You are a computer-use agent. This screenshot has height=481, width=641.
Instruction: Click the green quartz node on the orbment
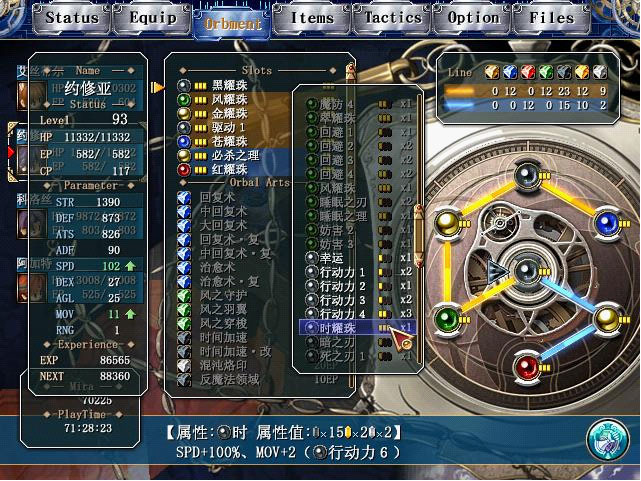[x=451, y=319]
